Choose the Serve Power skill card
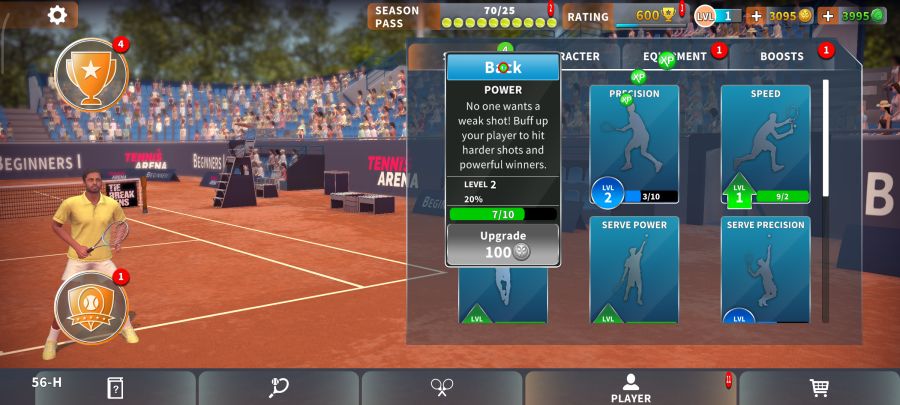 634,270
